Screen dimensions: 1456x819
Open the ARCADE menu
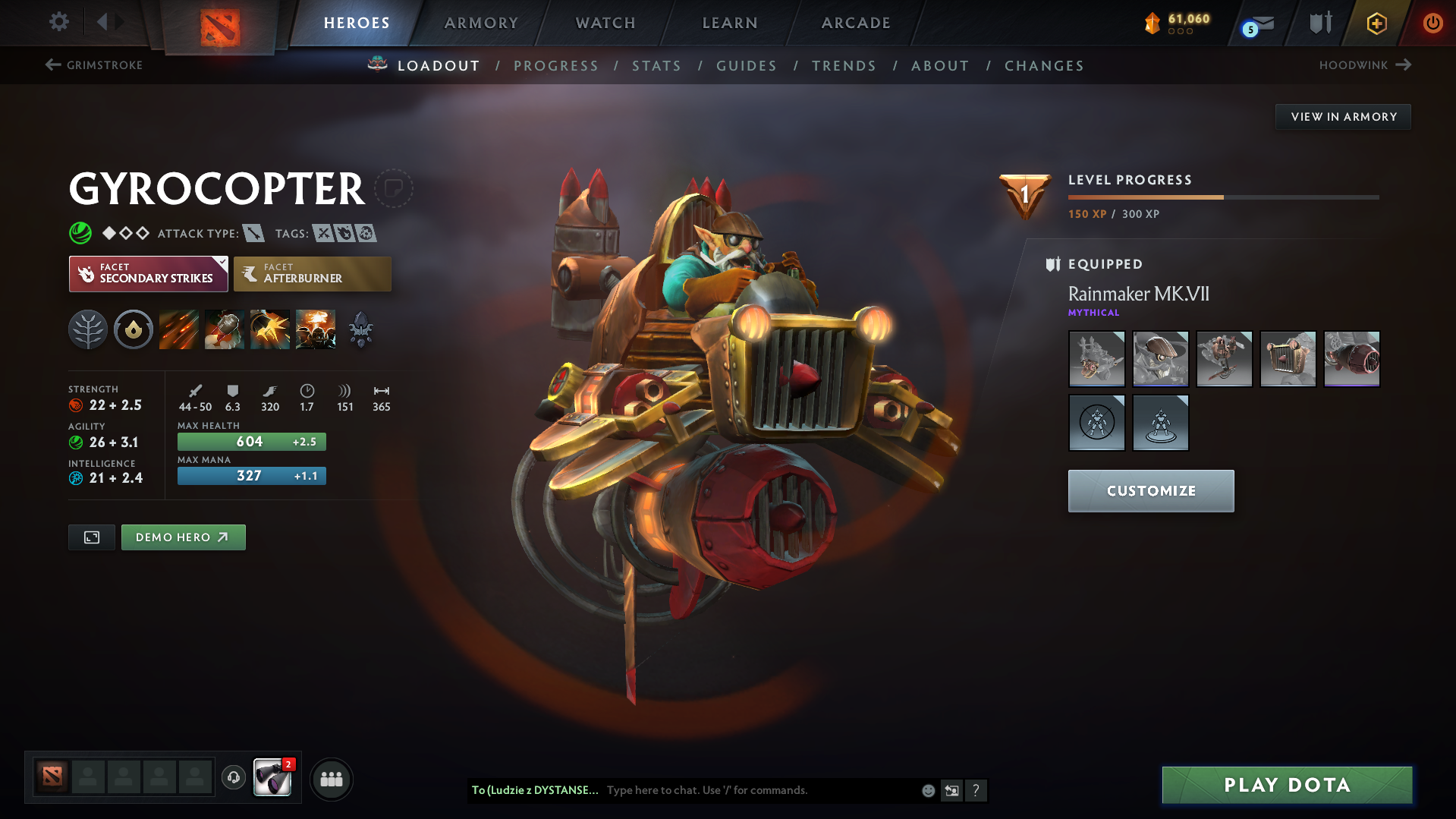point(854,23)
